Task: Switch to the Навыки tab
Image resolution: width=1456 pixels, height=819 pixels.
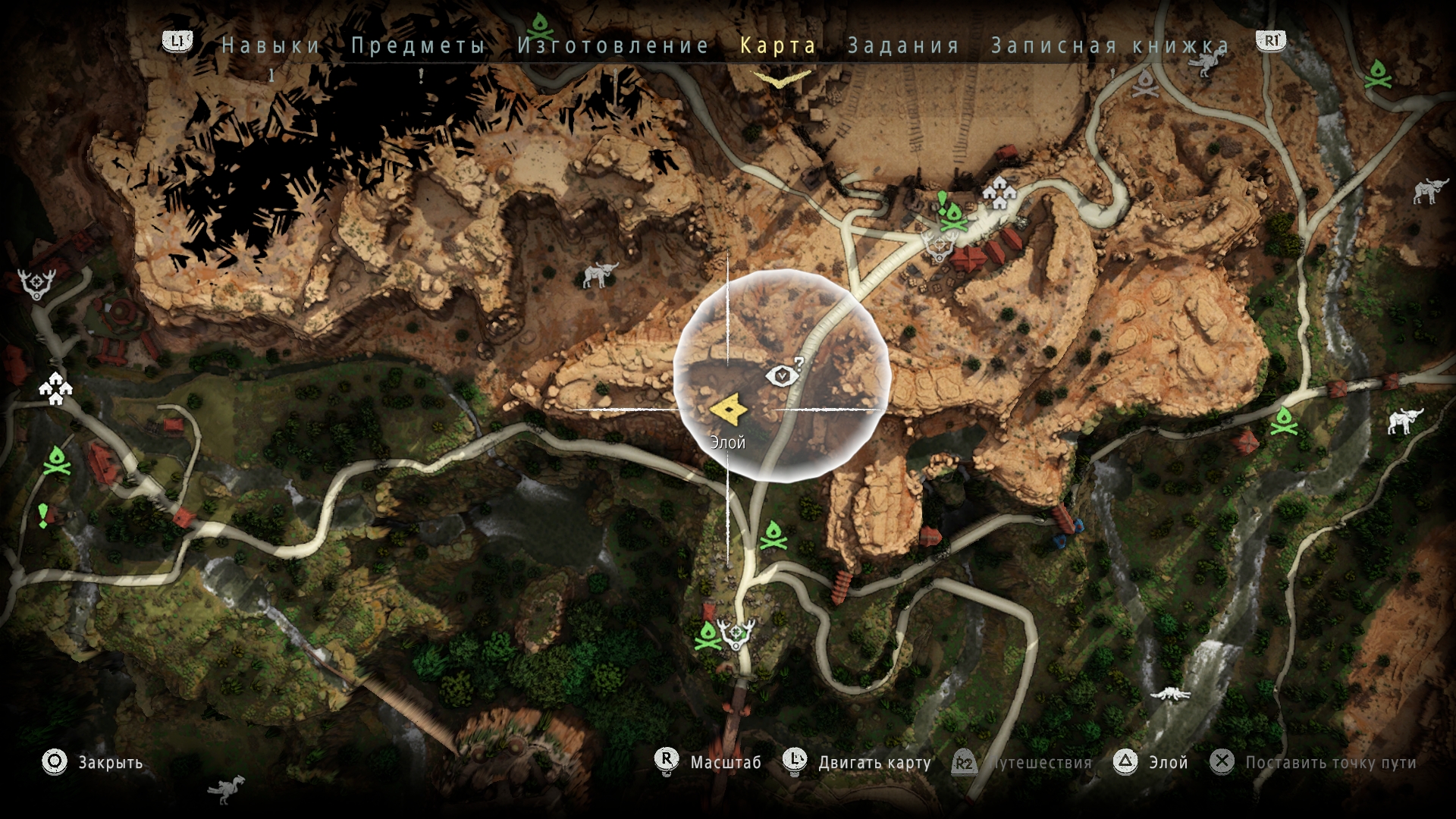Action: 271,45
